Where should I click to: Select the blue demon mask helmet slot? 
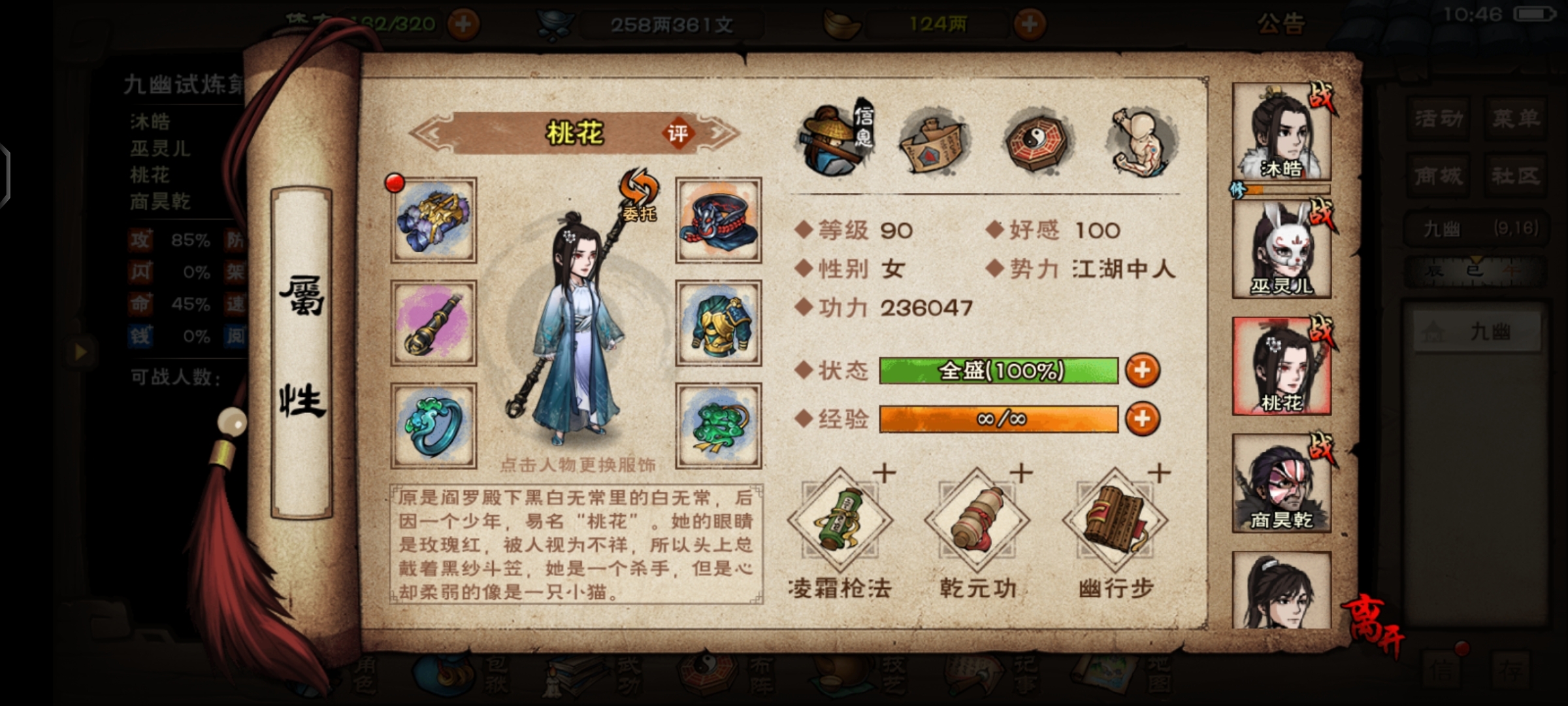[718, 220]
